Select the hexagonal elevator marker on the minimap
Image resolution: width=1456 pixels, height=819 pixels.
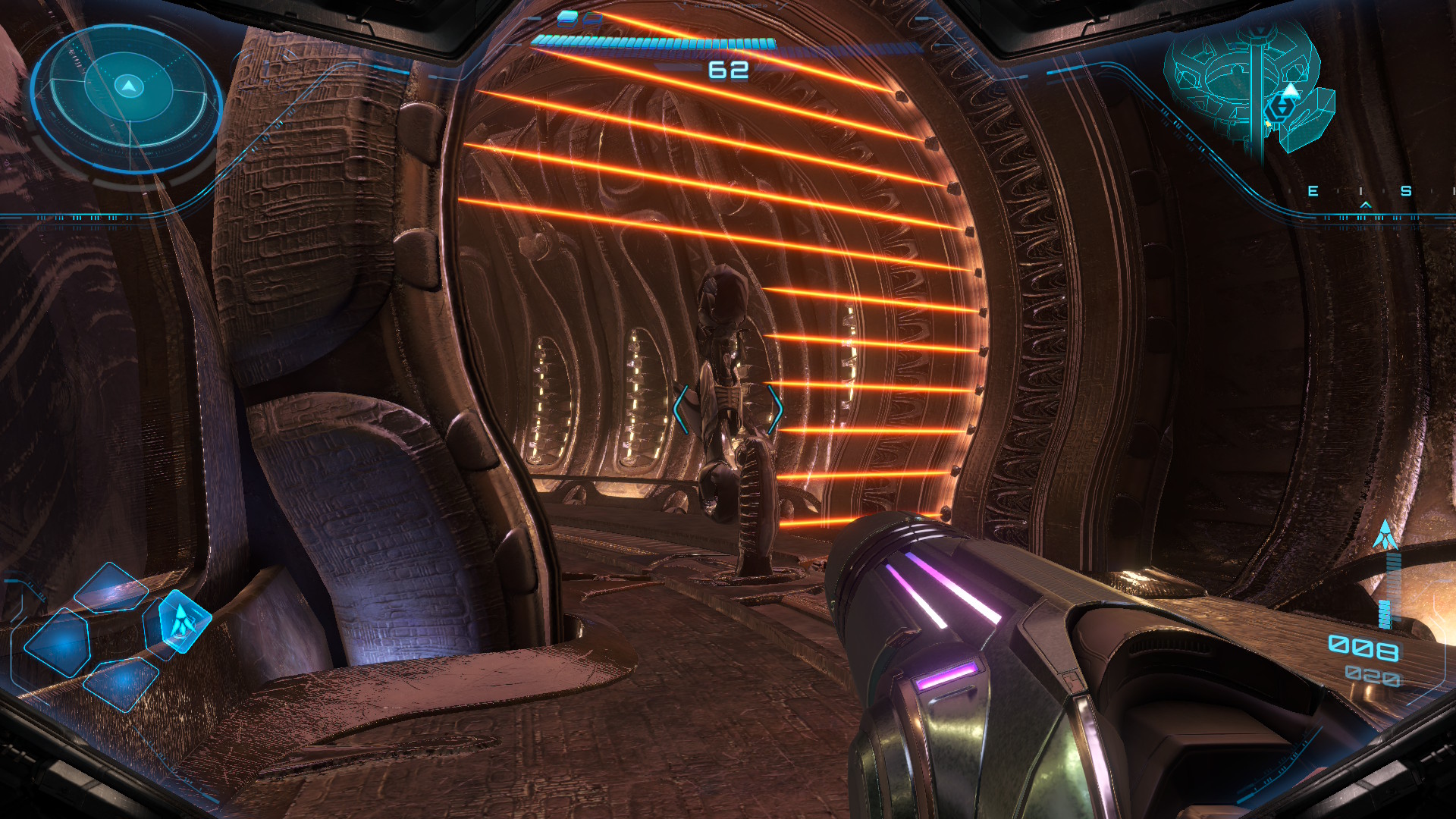click(1280, 108)
